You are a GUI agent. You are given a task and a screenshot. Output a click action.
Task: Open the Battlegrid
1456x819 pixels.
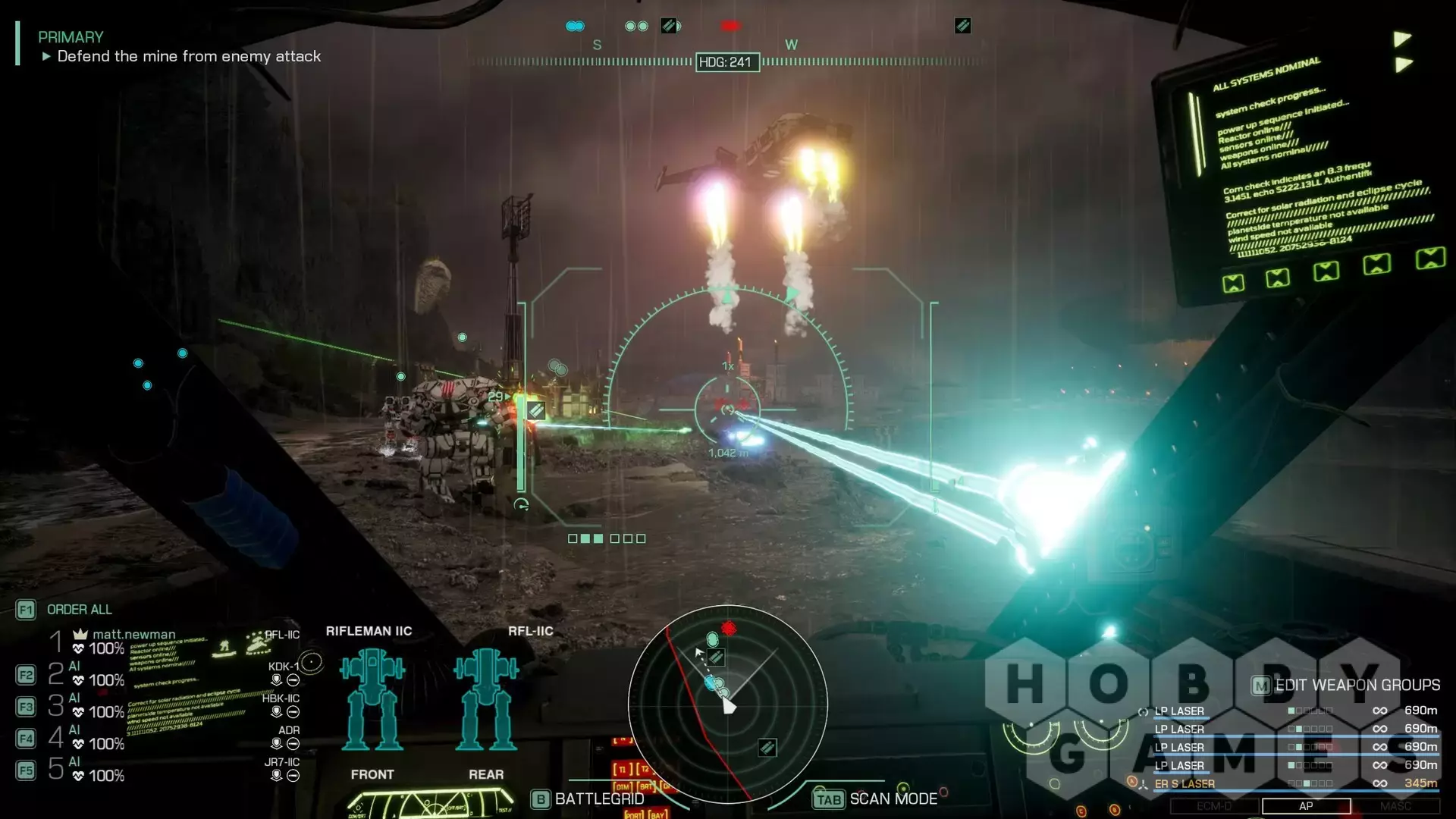(x=588, y=799)
